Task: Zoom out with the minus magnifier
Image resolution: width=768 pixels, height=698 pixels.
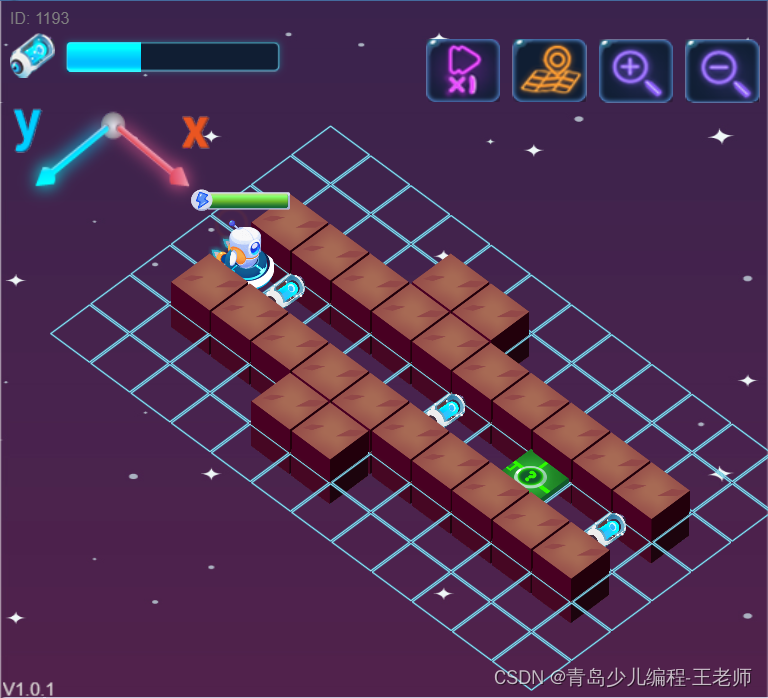Action: point(721,70)
